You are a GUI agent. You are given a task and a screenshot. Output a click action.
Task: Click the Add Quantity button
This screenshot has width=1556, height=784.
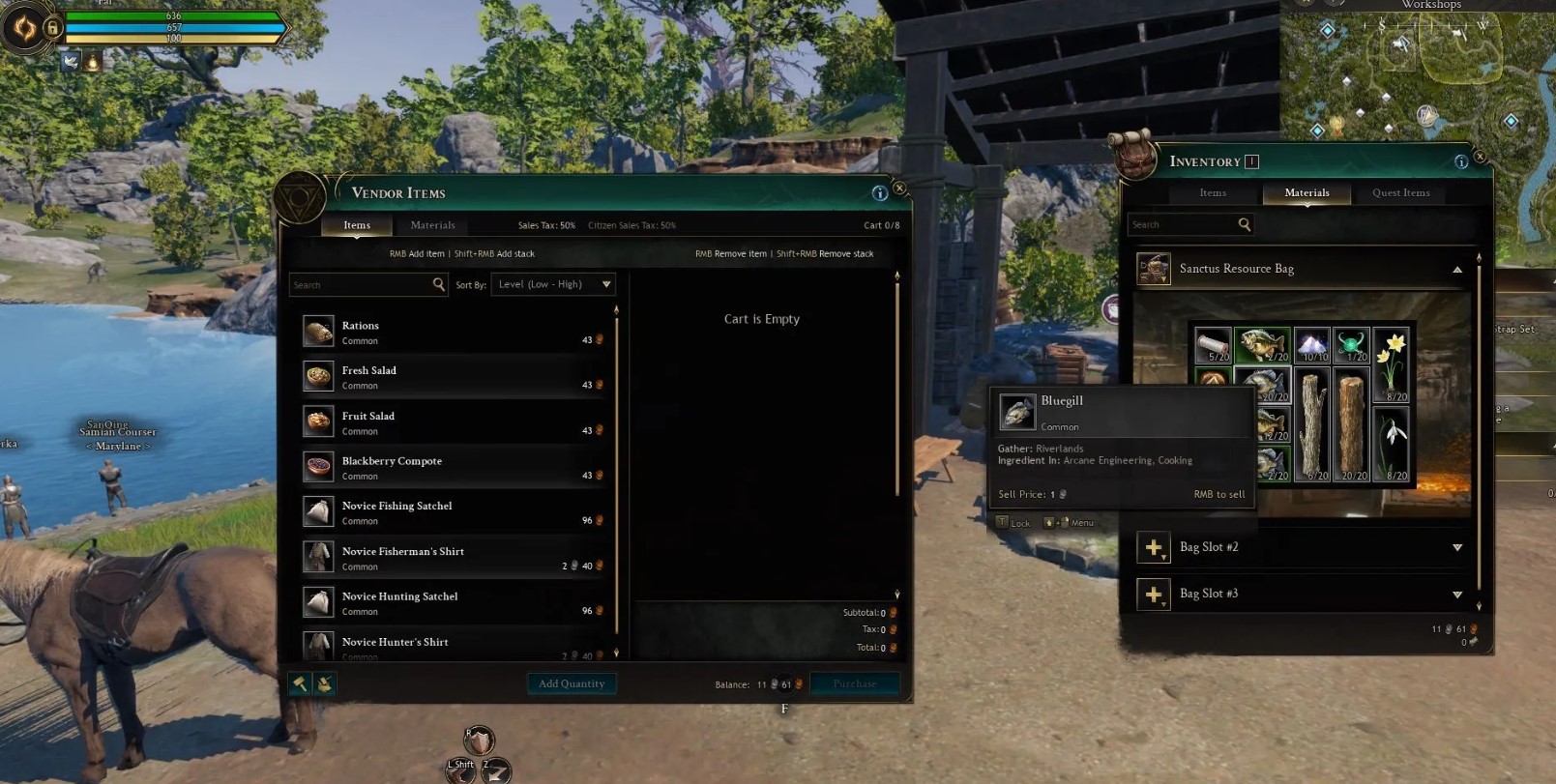point(571,683)
